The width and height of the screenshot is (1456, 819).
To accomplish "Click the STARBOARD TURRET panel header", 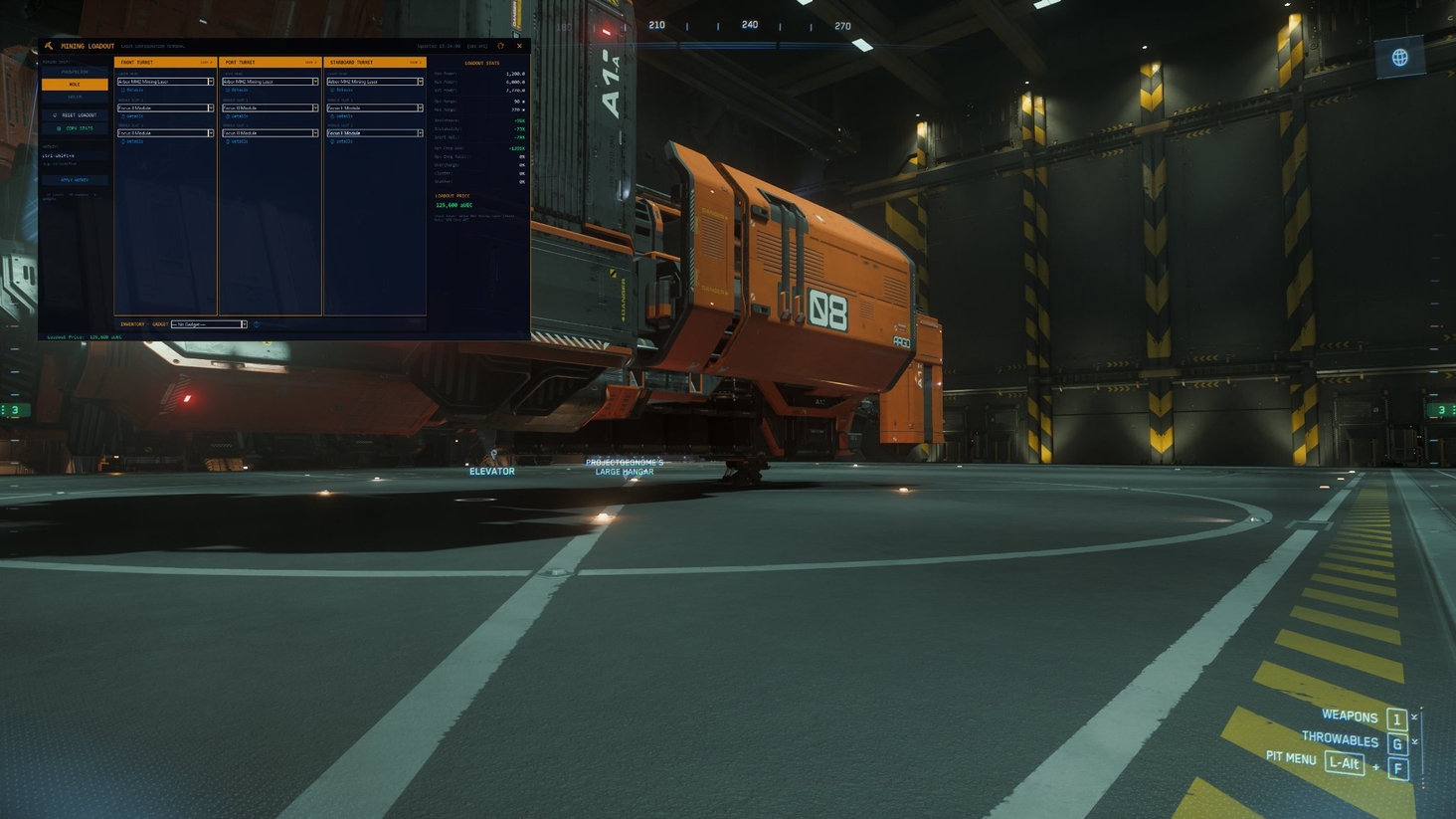I will pyautogui.click(x=351, y=62).
